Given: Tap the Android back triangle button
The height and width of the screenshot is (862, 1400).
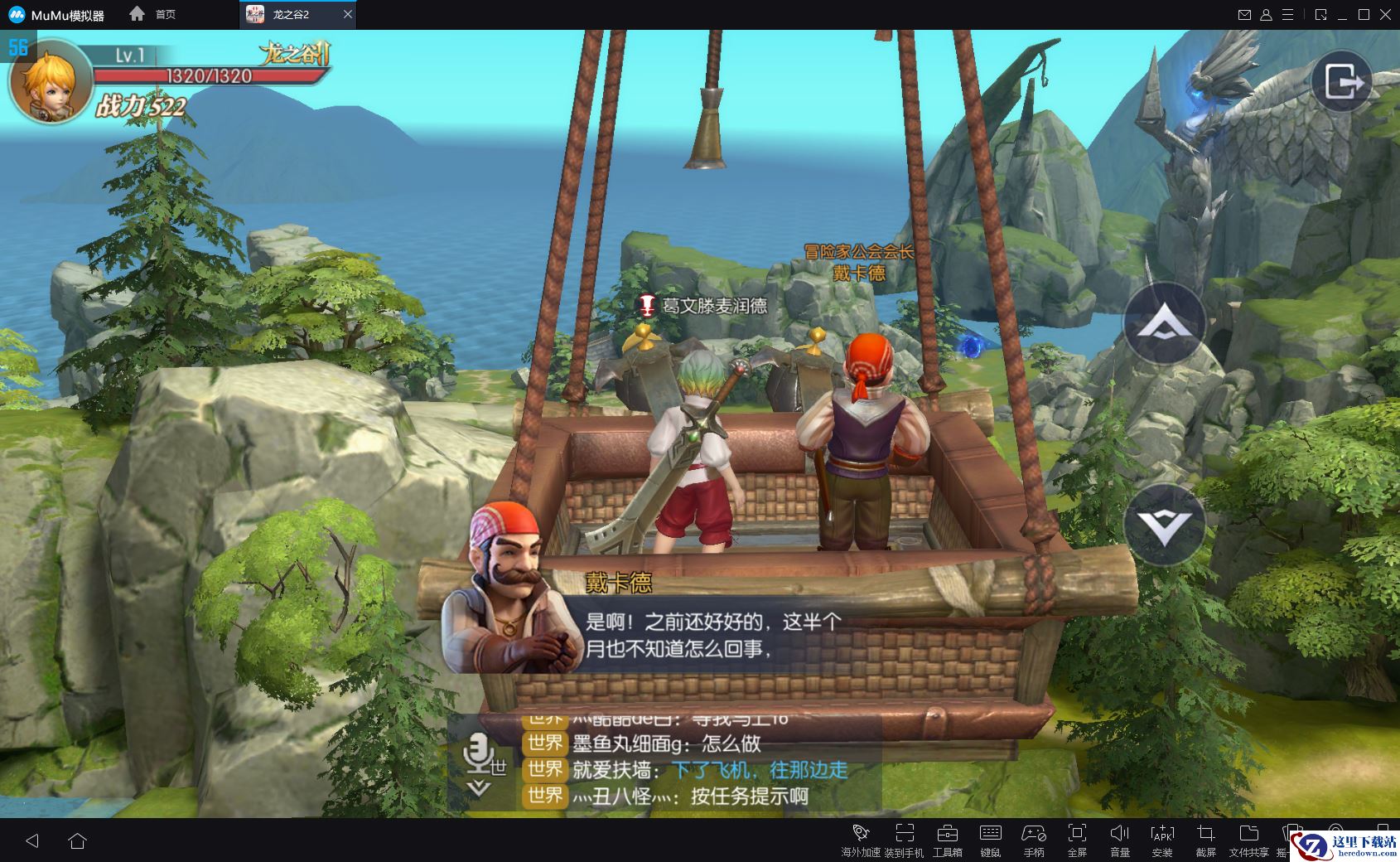Looking at the screenshot, I should (32, 840).
